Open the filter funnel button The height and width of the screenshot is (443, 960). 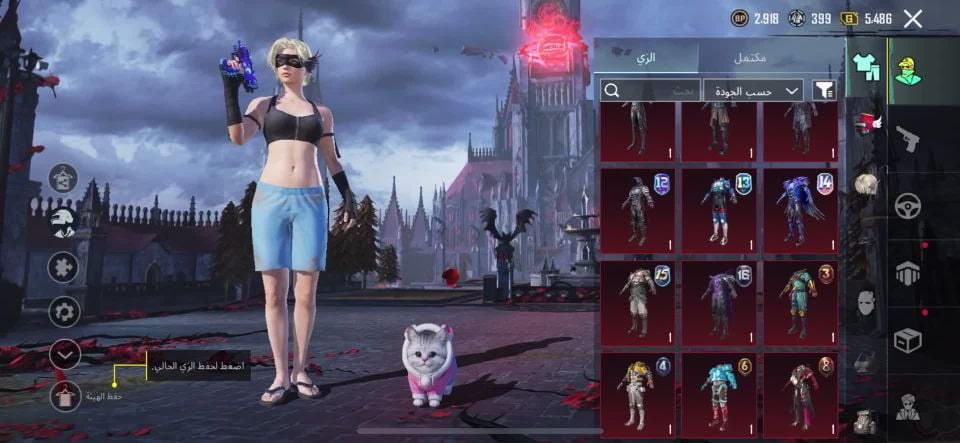pyautogui.click(x=824, y=91)
